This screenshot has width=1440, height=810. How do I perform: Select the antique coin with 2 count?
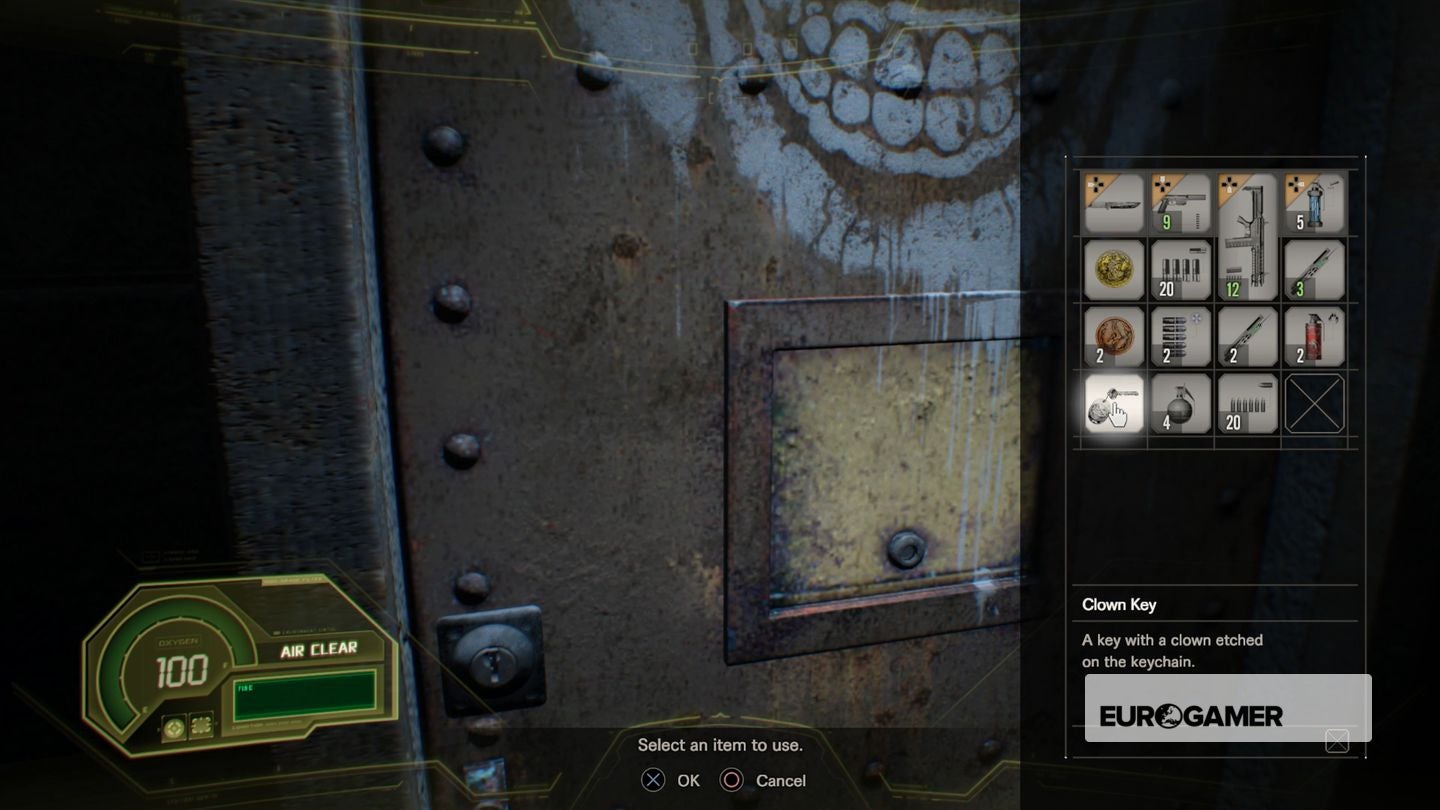(1113, 337)
